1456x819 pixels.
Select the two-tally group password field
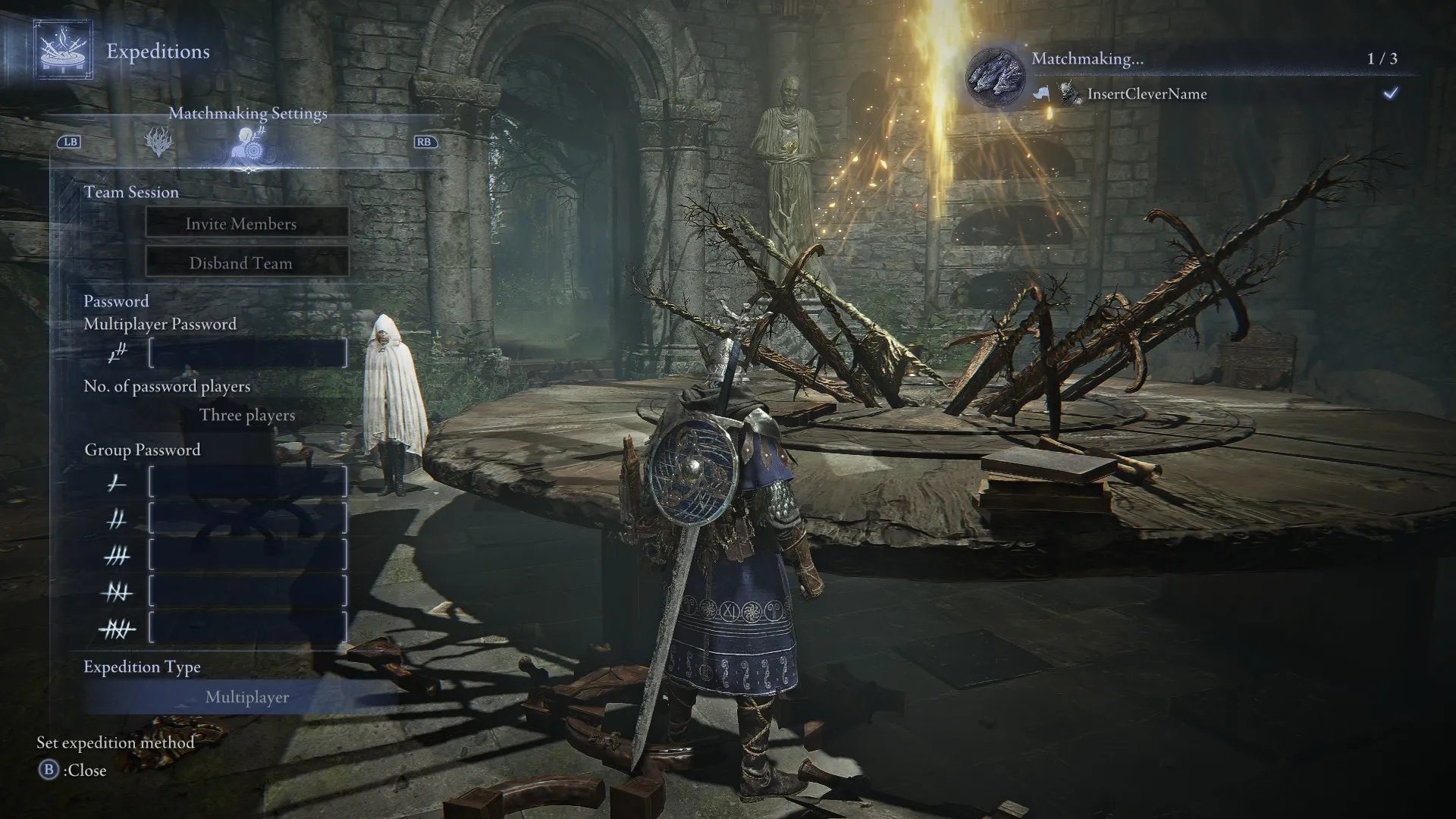(248, 519)
